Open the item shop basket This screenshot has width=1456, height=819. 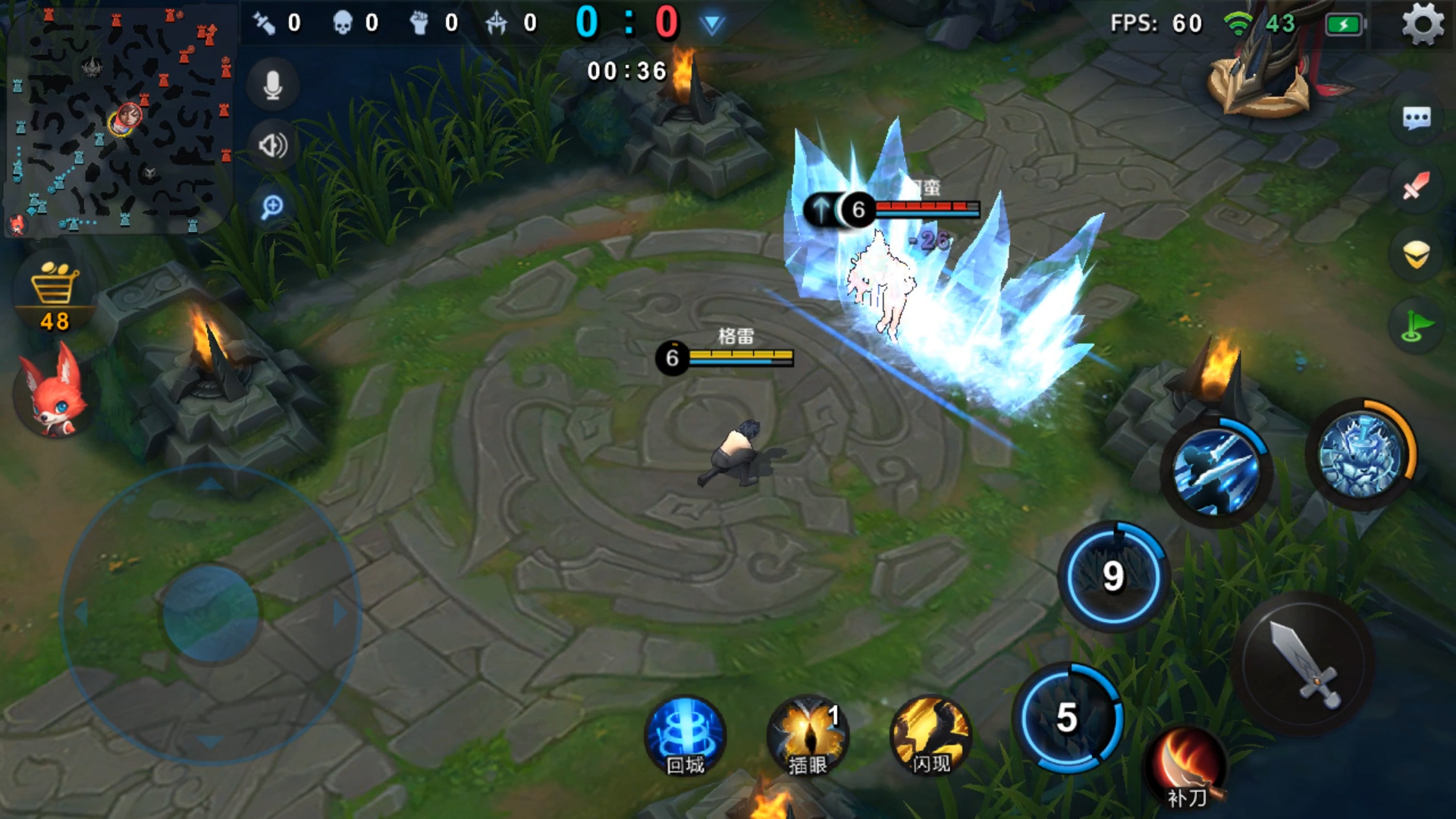[55, 294]
